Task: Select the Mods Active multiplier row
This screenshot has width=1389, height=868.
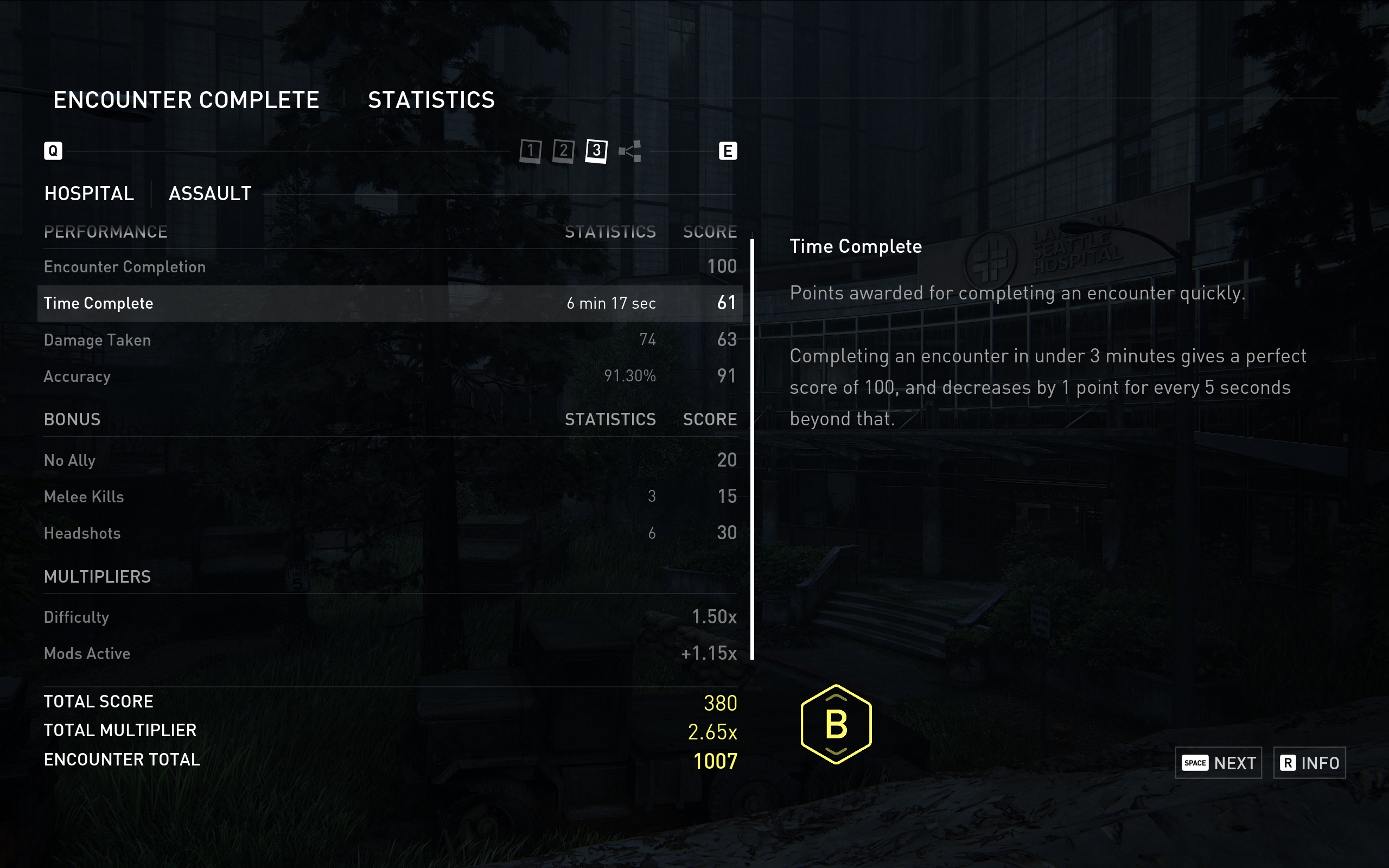Action: coord(389,653)
